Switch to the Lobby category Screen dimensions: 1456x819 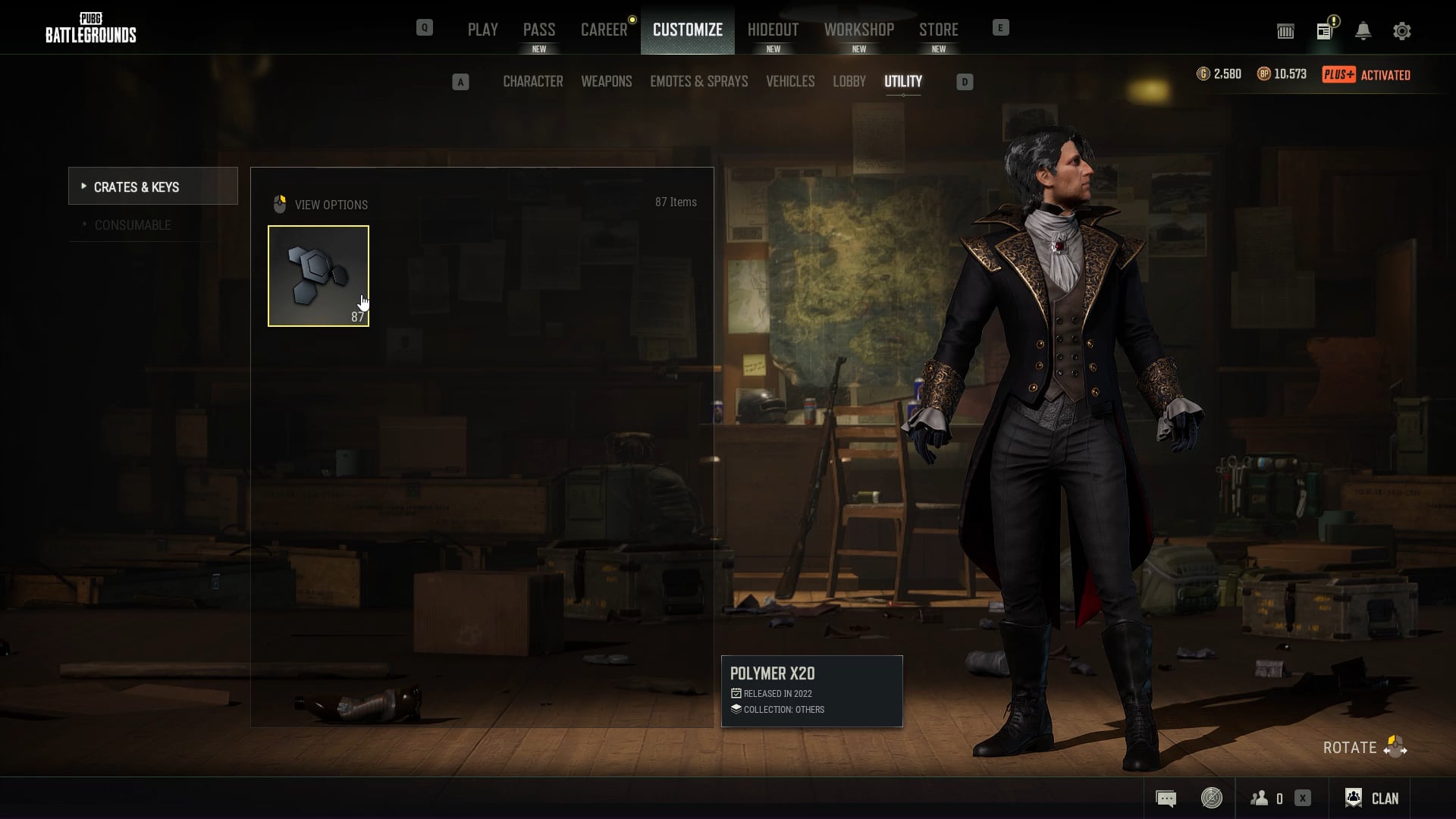[x=849, y=81]
